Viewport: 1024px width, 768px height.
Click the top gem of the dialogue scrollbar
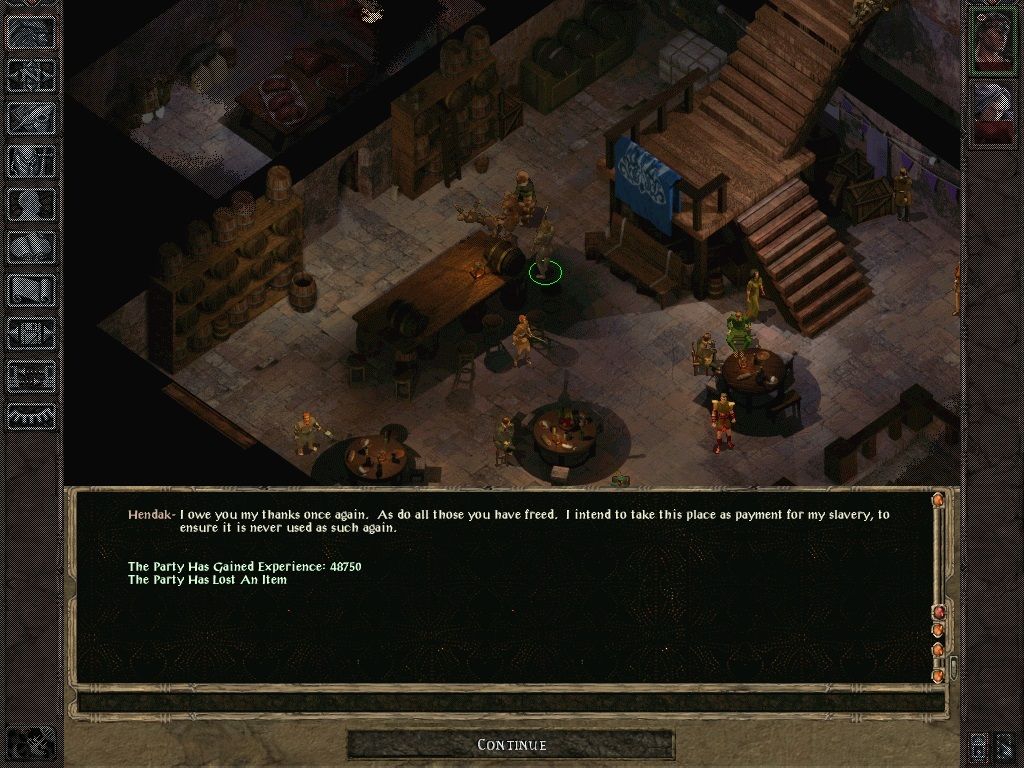tap(938, 500)
